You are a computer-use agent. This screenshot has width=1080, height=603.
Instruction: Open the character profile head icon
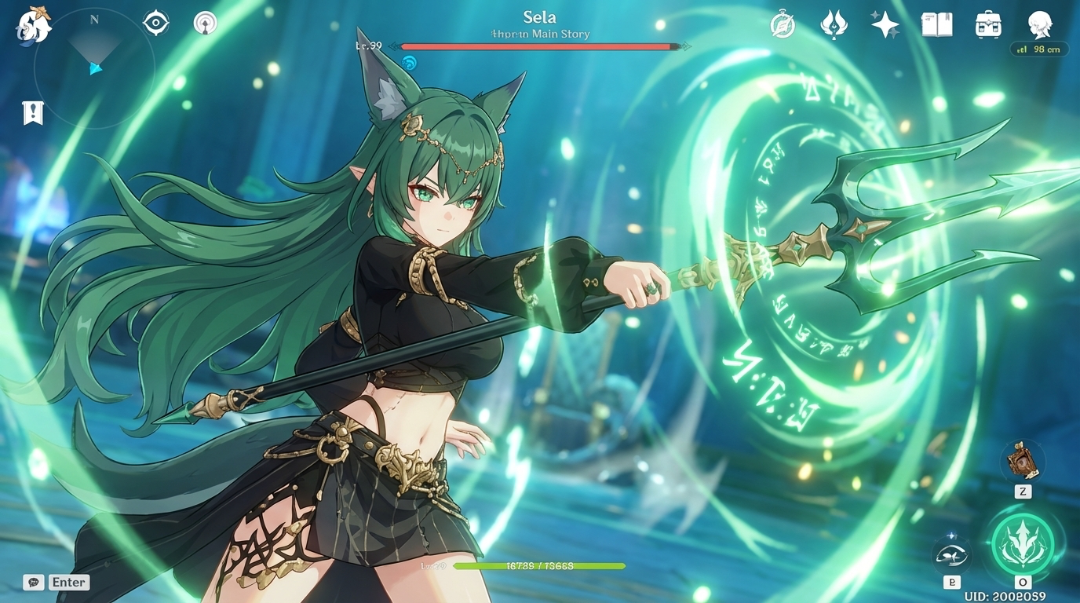[1041, 25]
